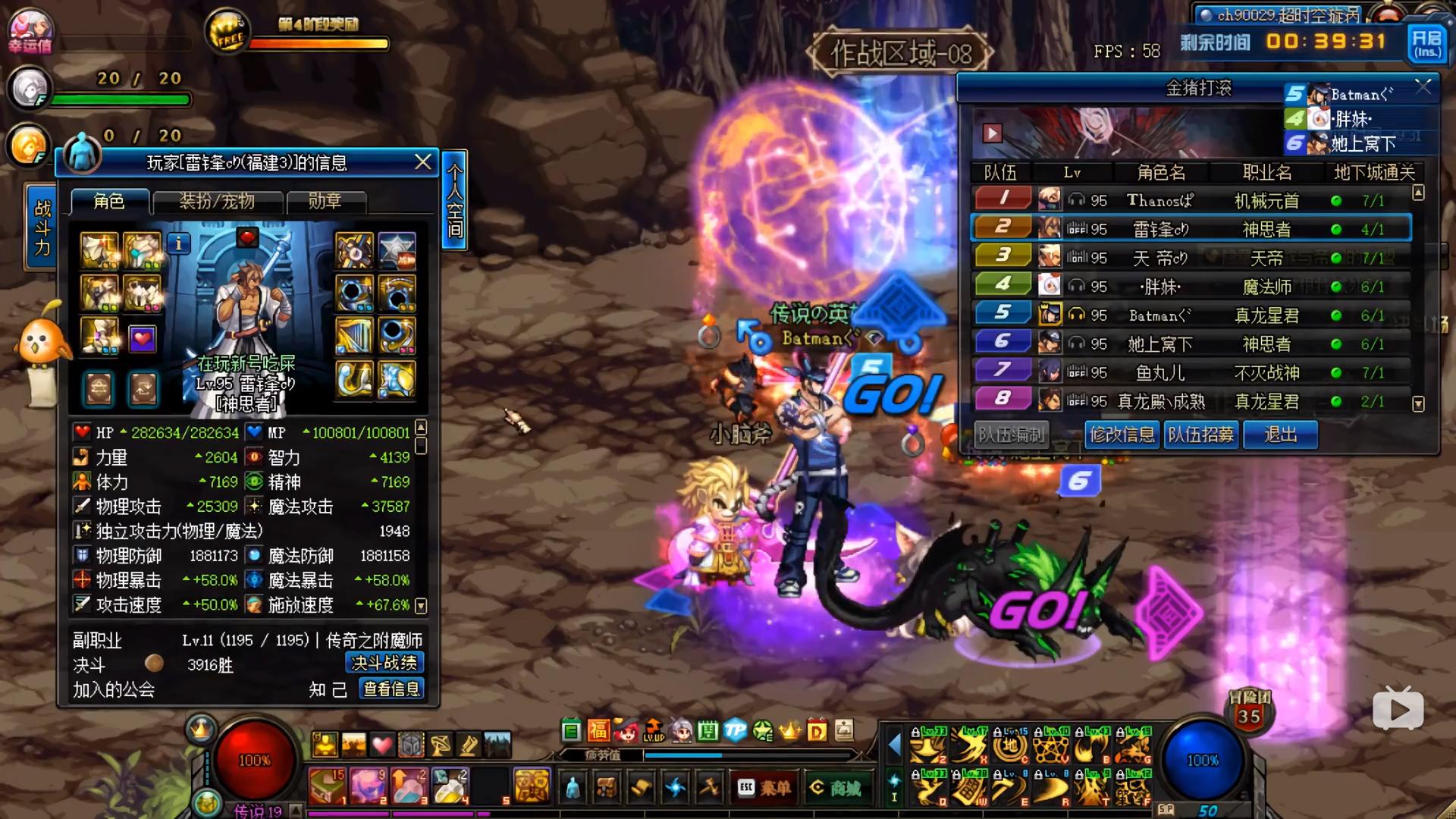Click the blue info icon beside equipment
This screenshot has width=1456, height=819.
[x=179, y=243]
